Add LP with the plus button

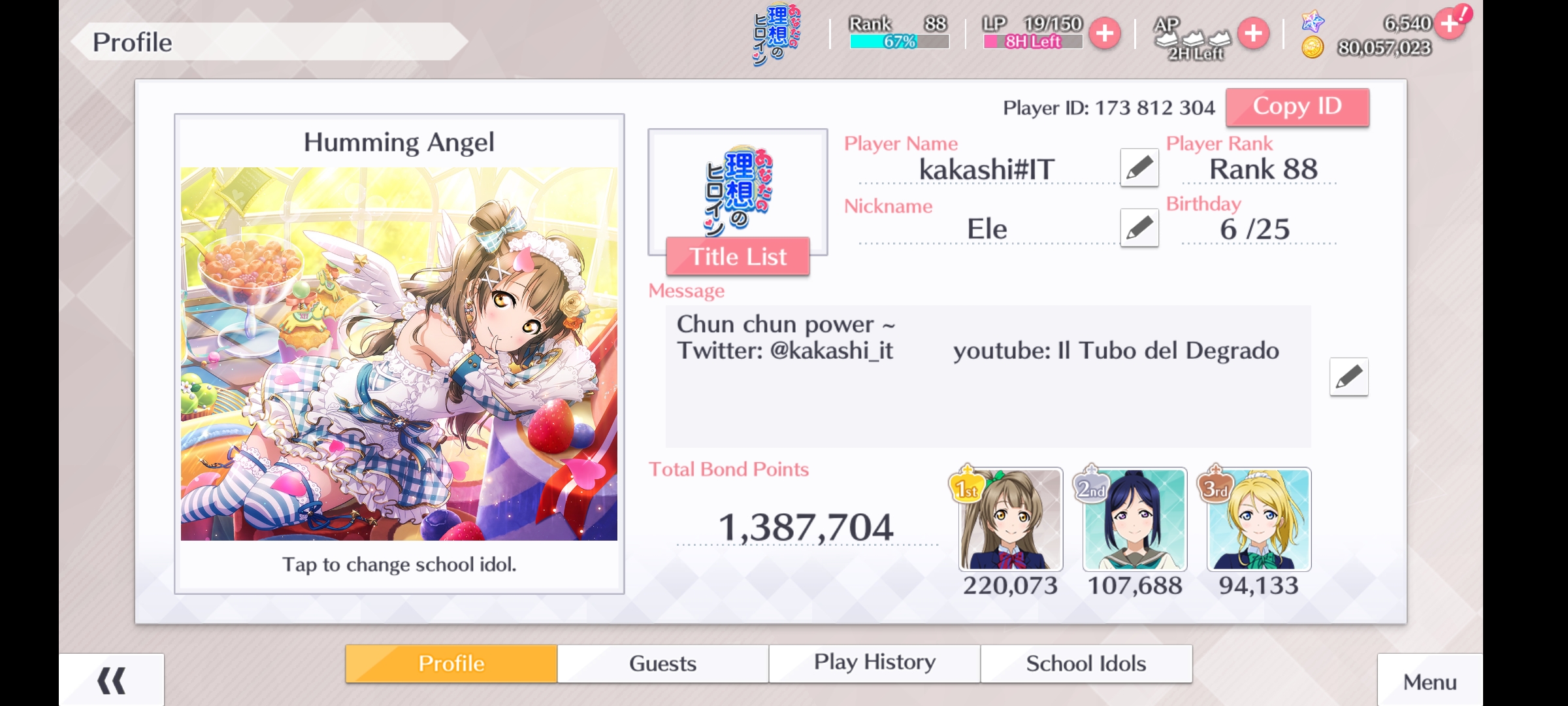[1105, 33]
